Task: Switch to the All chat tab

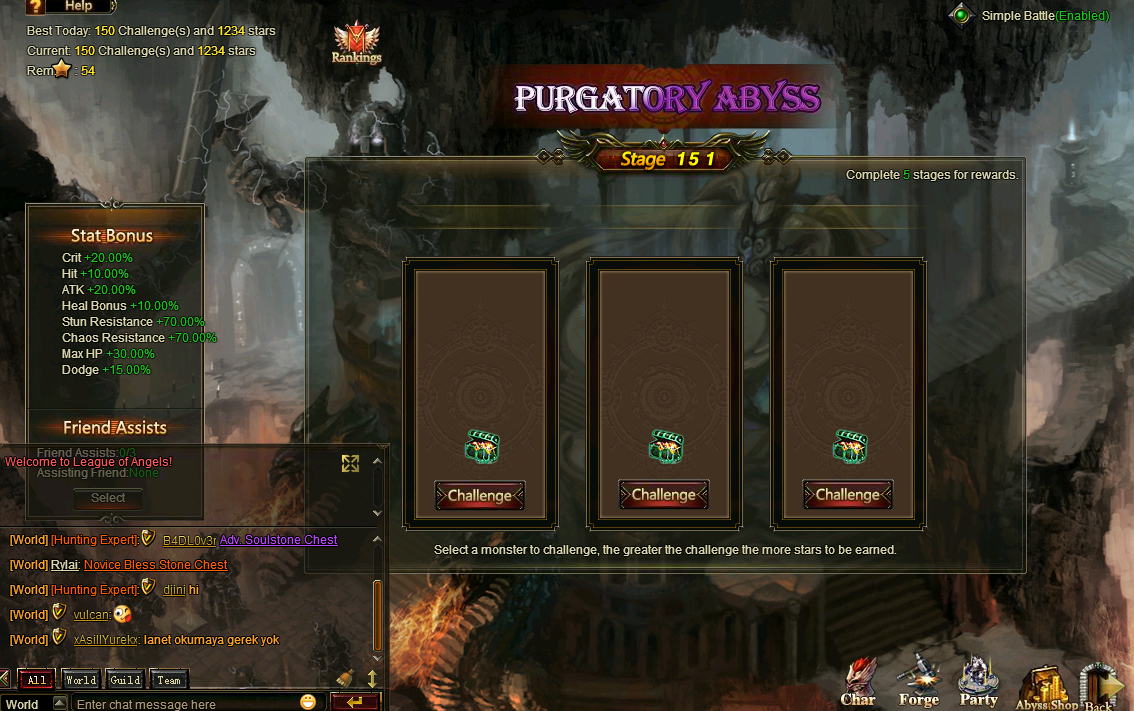Action: pyautogui.click(x=37, y=680)
